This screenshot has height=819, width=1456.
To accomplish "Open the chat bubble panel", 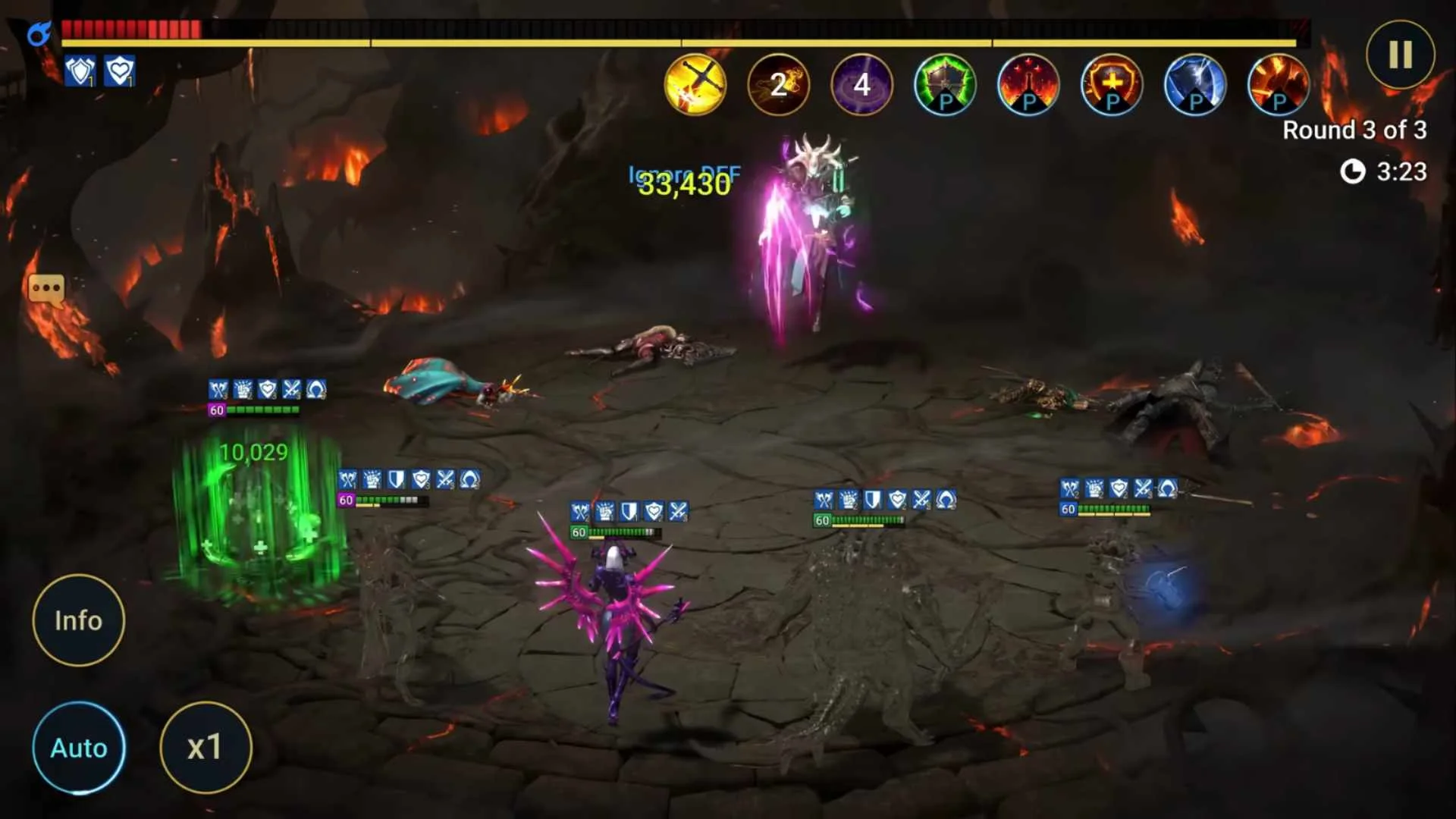I will (47, 290).
